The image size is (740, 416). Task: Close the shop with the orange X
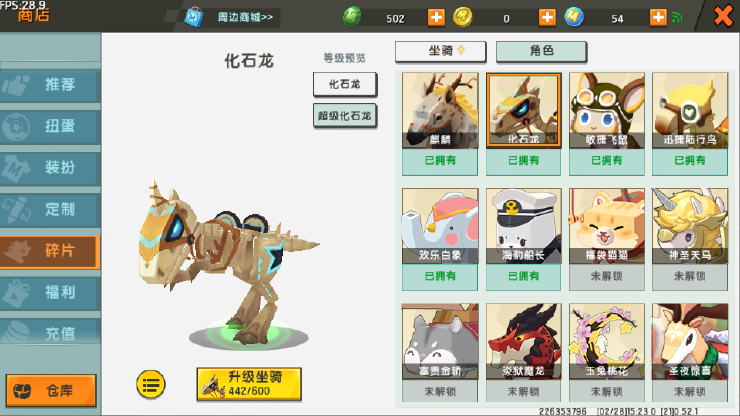pyautogui.click(x=722, y=16)
